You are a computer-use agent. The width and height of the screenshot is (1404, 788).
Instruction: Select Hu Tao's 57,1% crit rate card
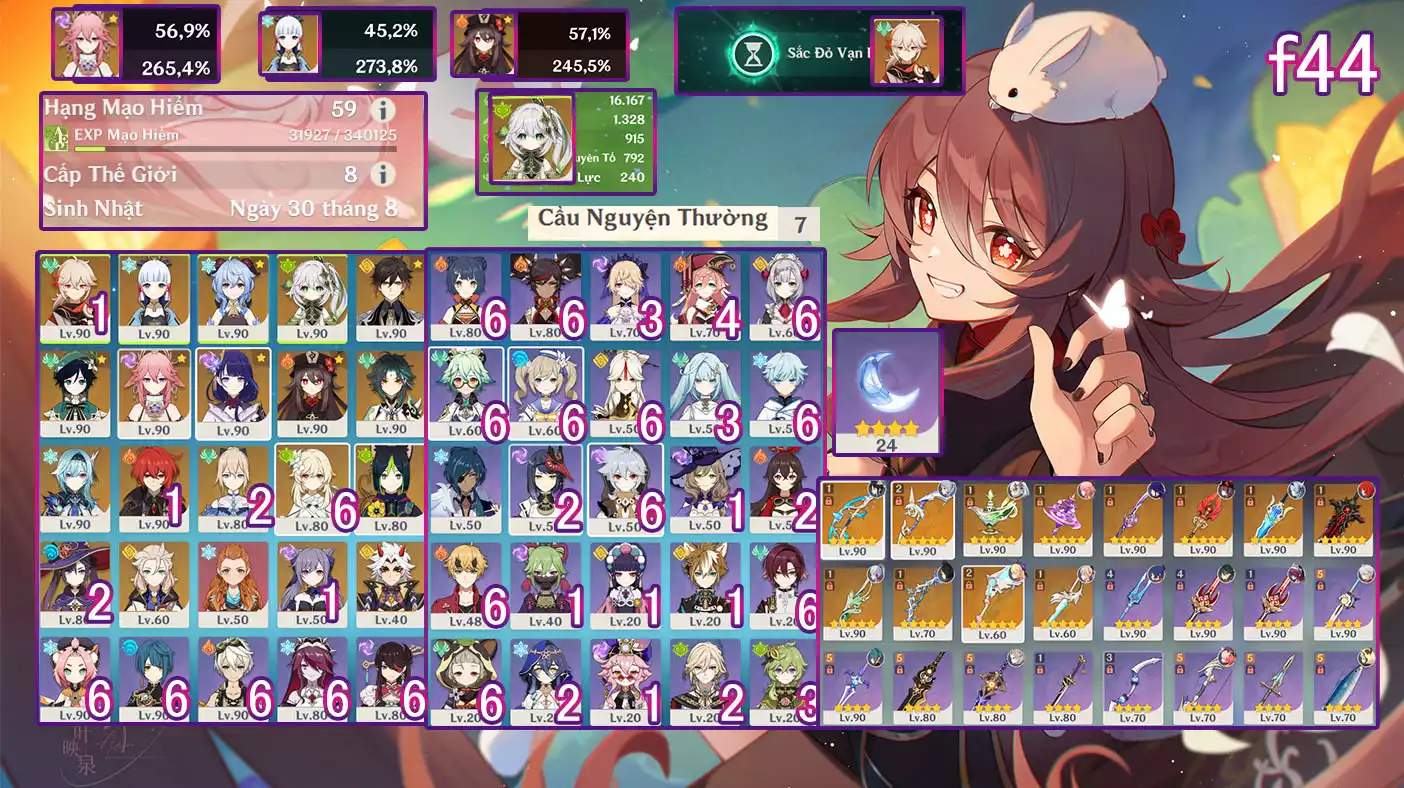[540, 43]
